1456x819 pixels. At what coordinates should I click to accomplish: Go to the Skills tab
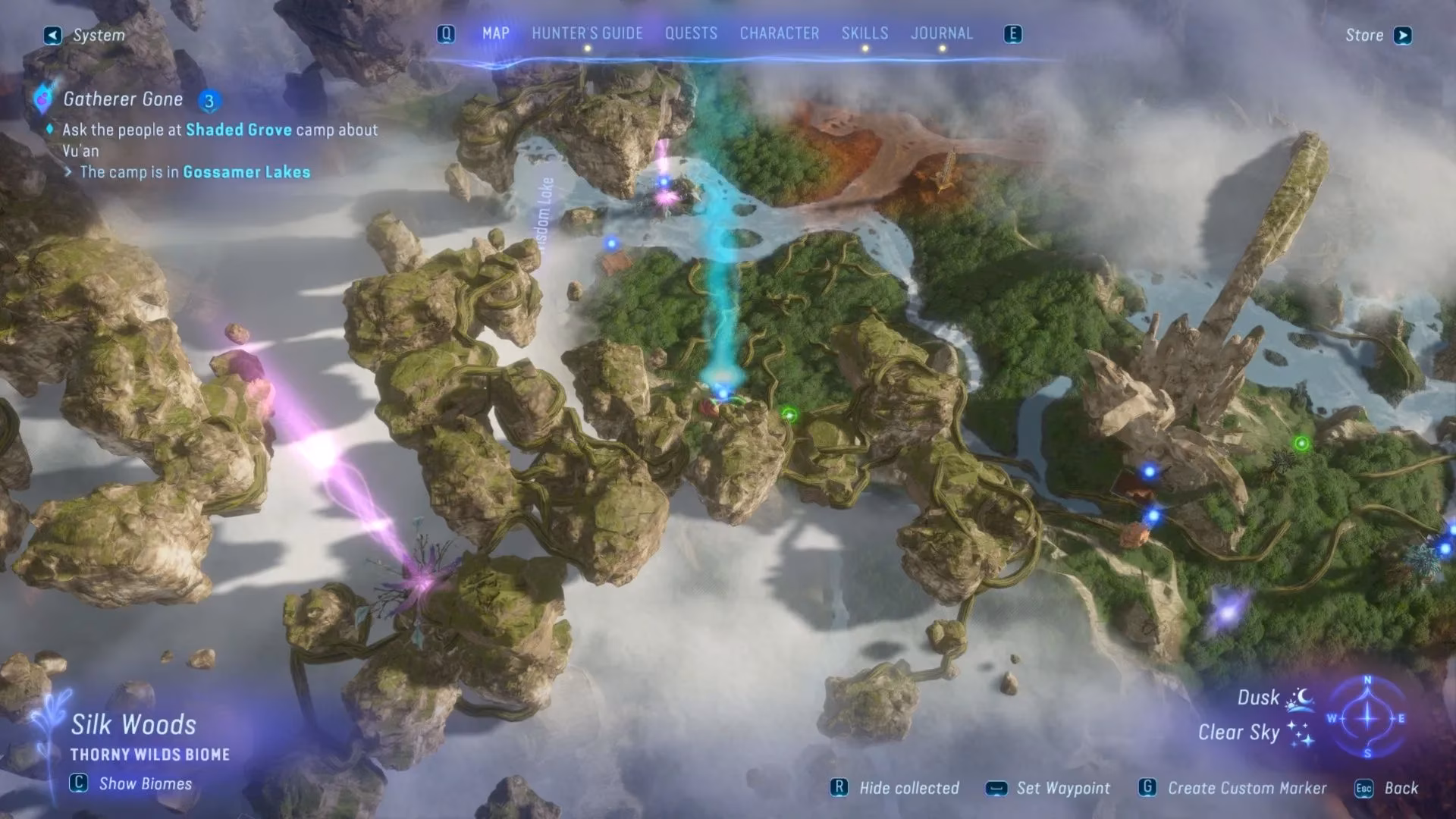pyautogui.click(x=864, y=33)
